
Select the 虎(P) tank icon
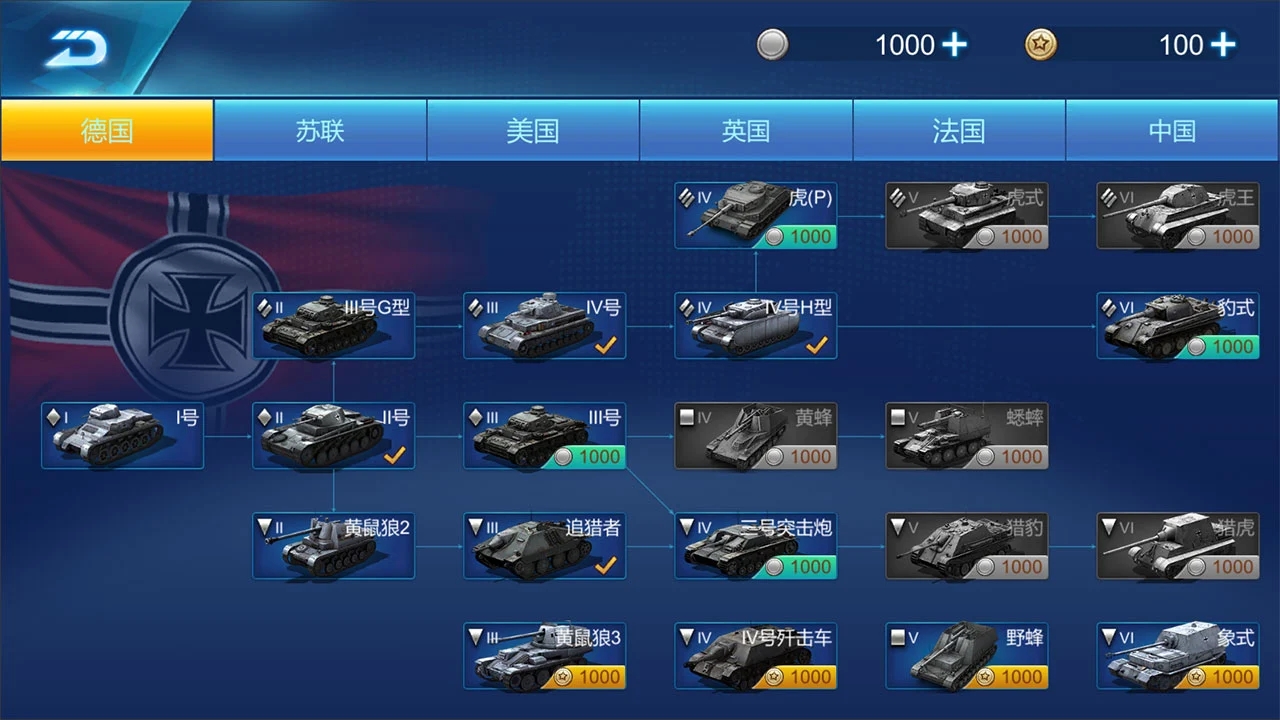pyautogui.click(x=755, y=214)
